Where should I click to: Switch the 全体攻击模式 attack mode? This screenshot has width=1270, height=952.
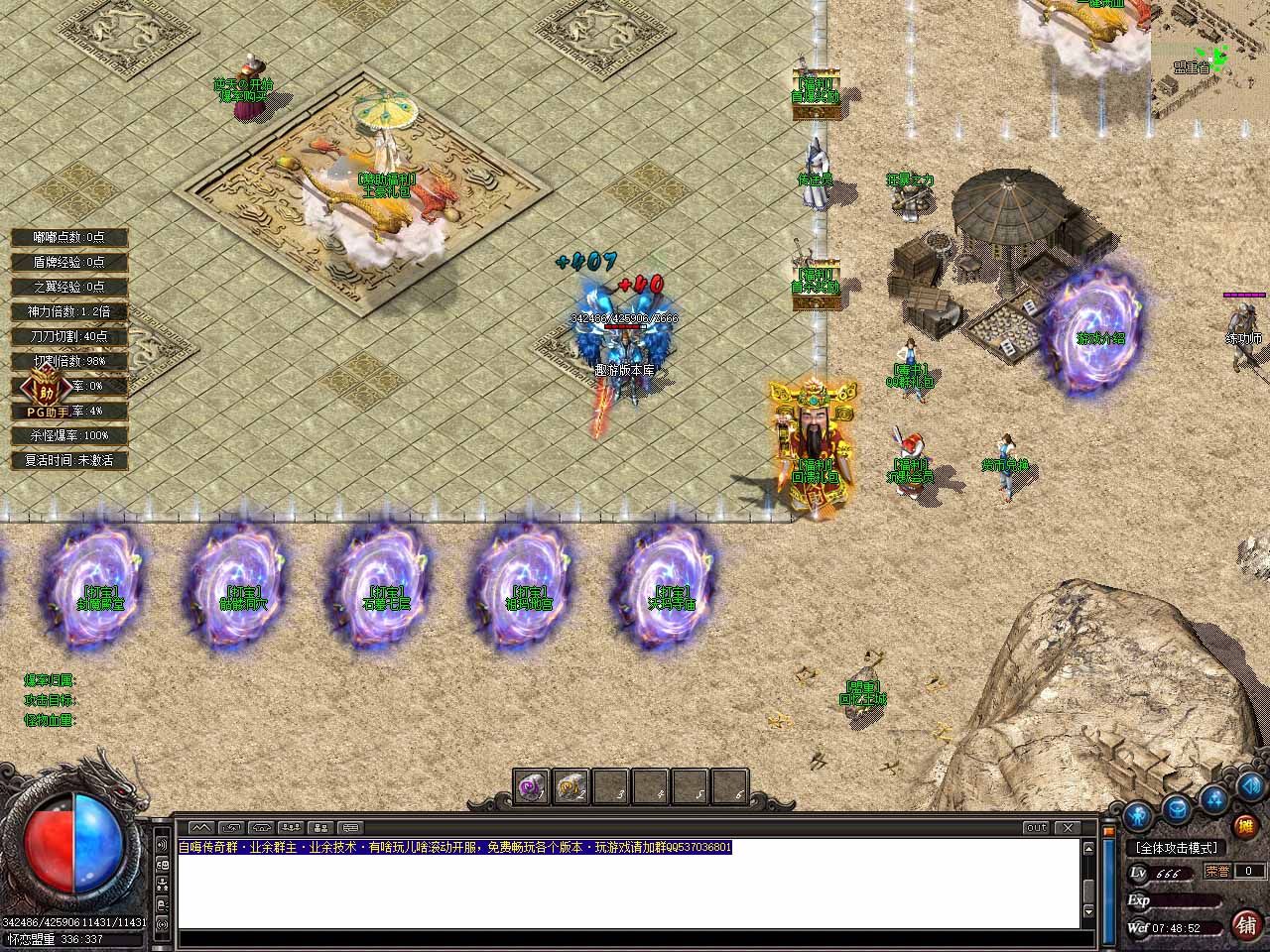click(x=1177, y=848)
